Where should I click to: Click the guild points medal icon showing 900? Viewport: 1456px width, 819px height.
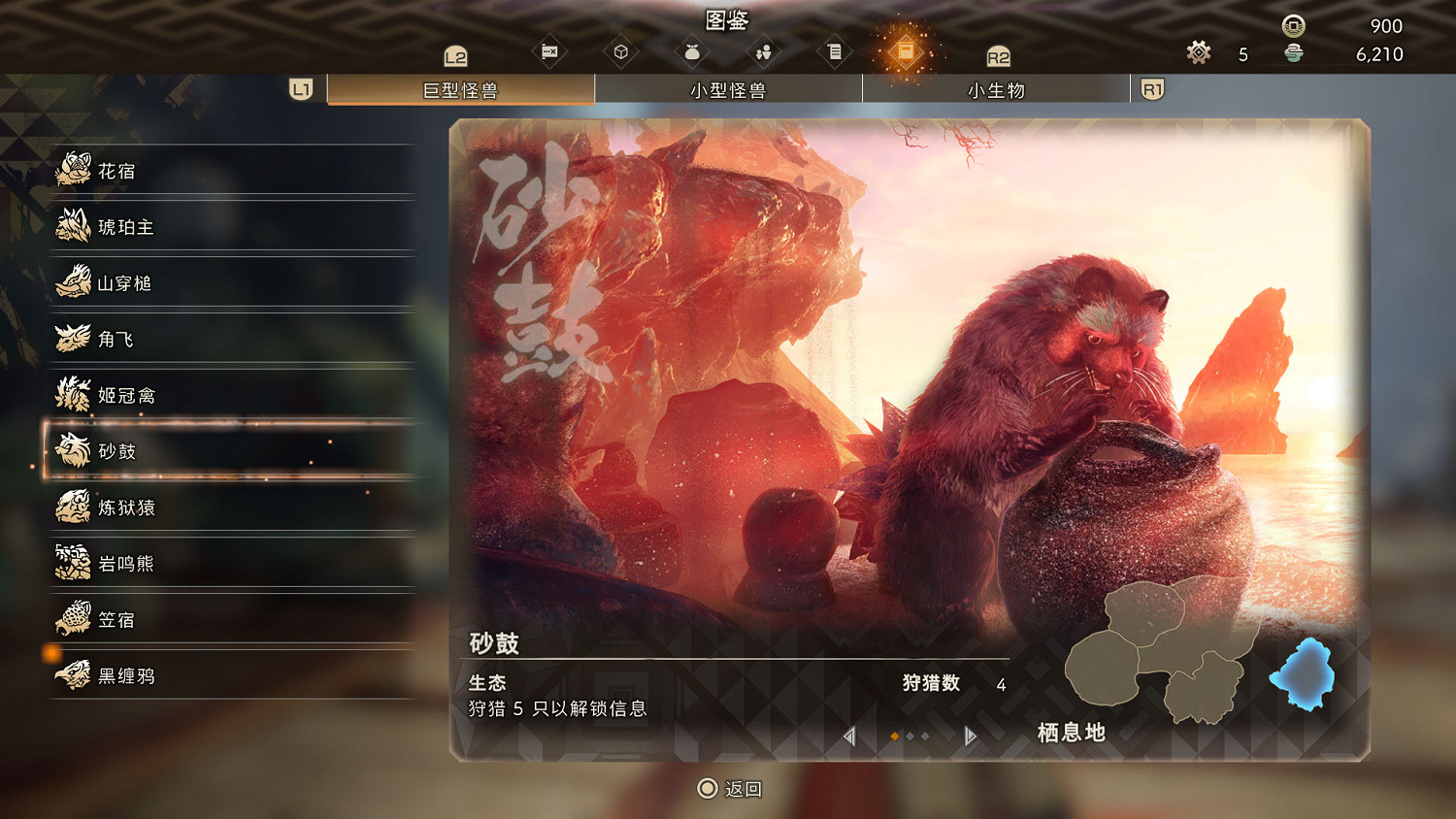point(1292,26)
